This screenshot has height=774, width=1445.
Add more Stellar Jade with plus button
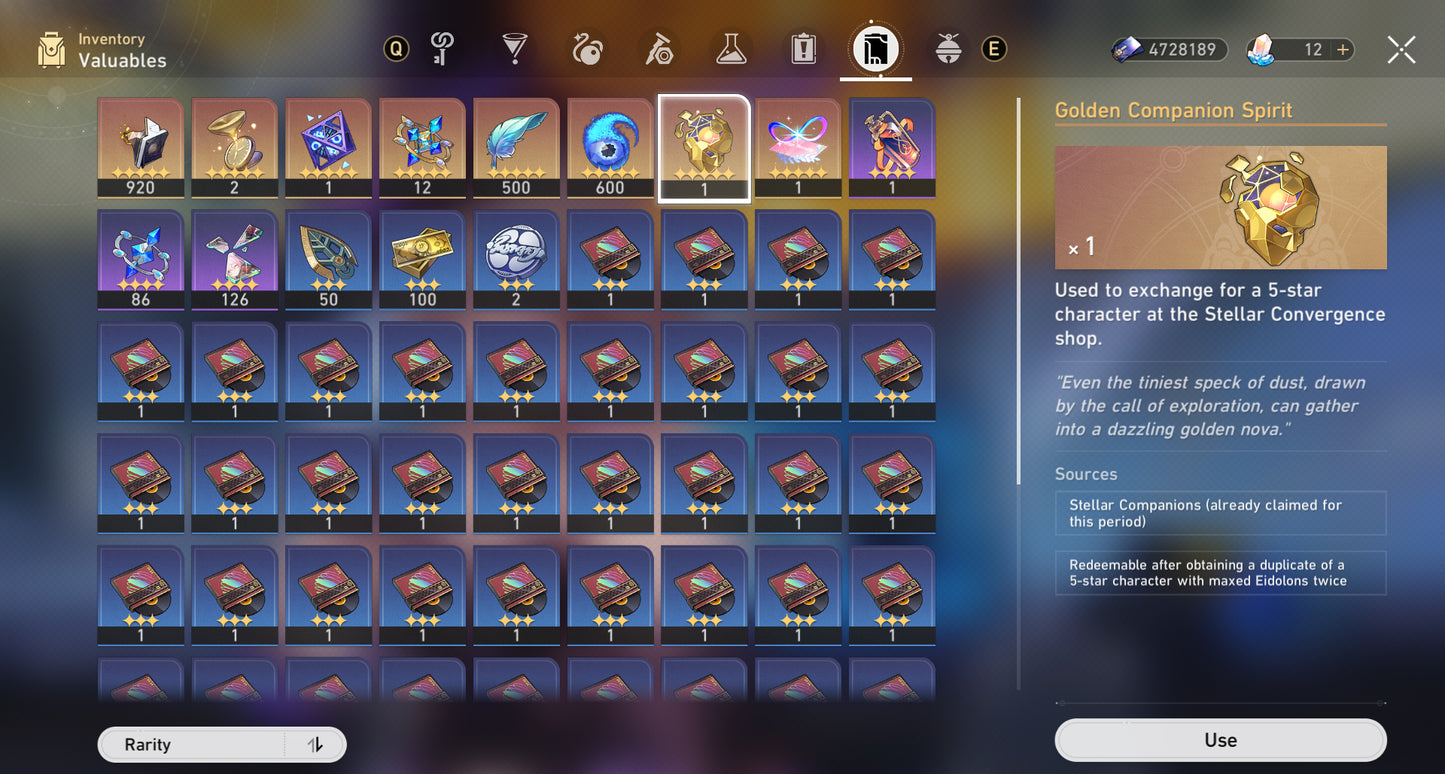coord(1342,49)
